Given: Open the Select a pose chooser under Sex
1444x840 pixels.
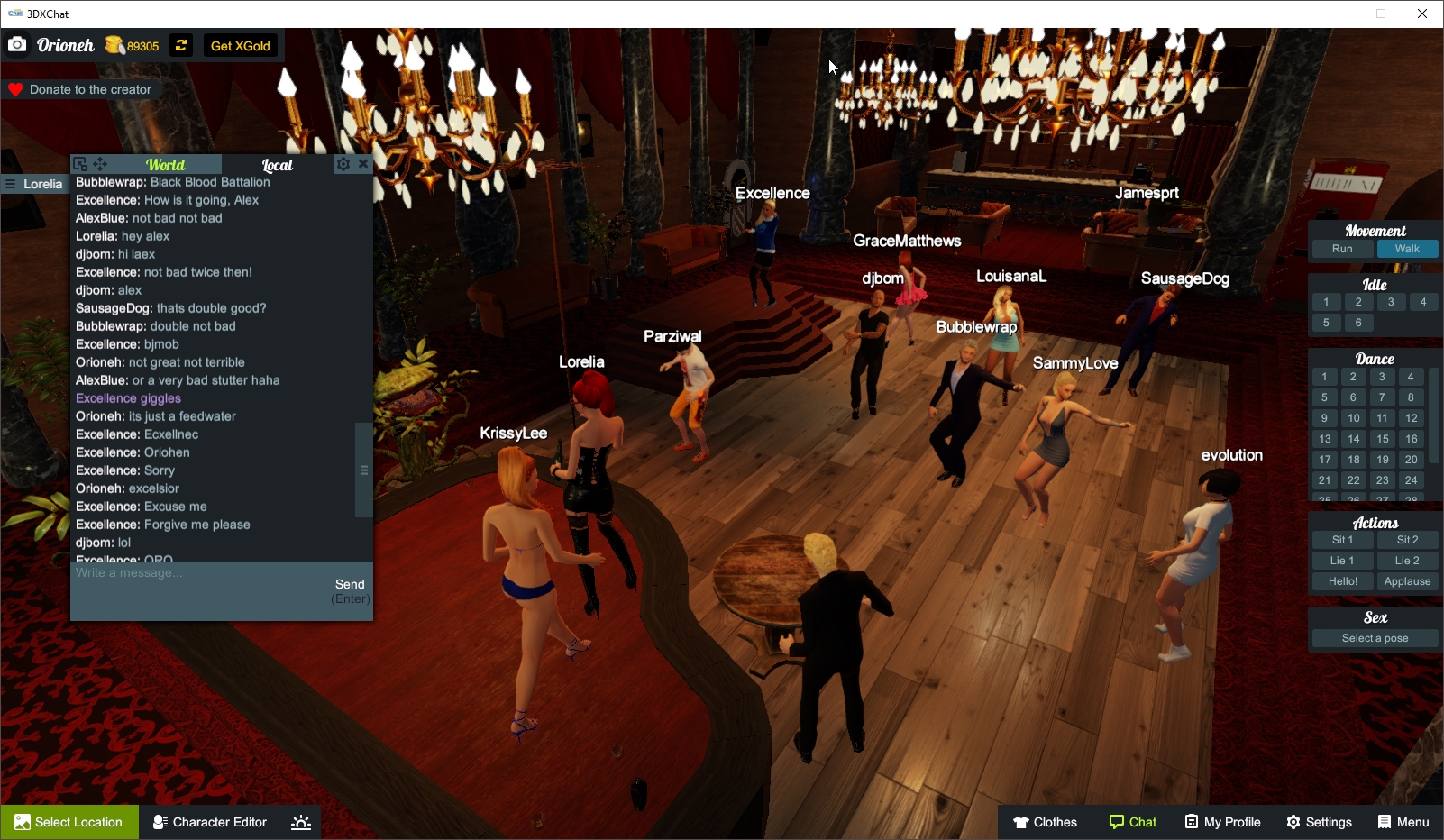Looking at the screenshot, I should [1374, 637].
